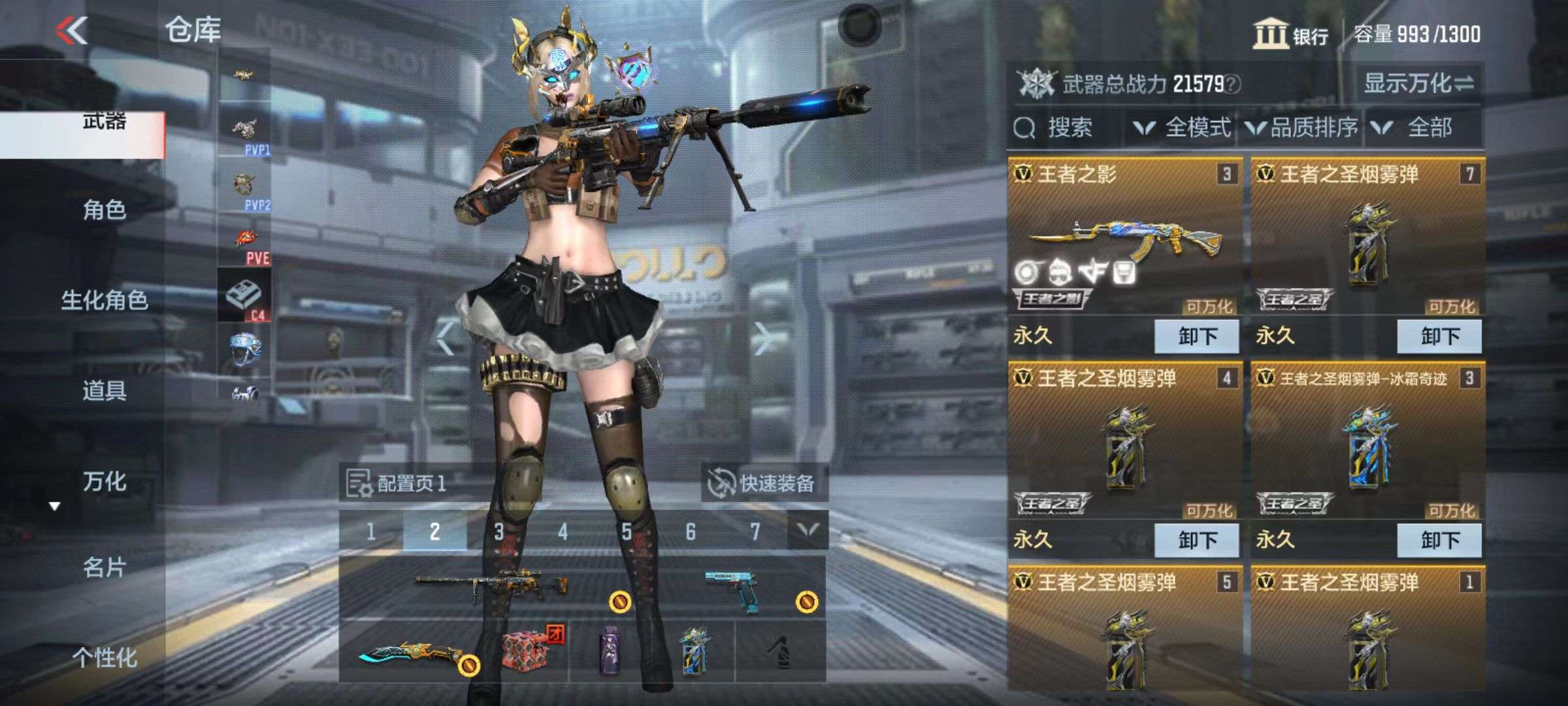Activate 快速装备 quick equip
The image size is (1568, 706).
point(763,484)
